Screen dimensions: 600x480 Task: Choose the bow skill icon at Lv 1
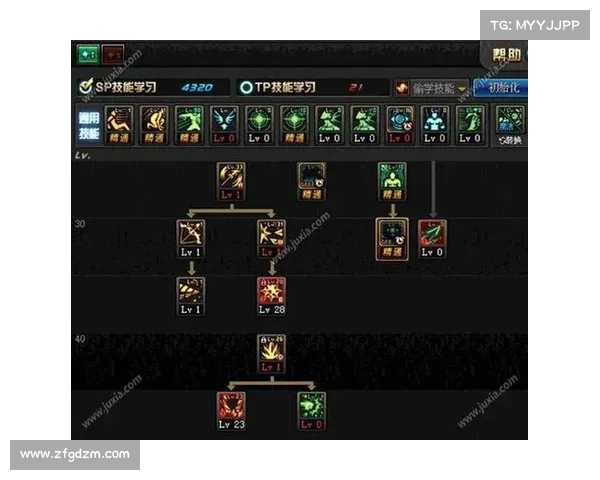[x=191, y=236]
